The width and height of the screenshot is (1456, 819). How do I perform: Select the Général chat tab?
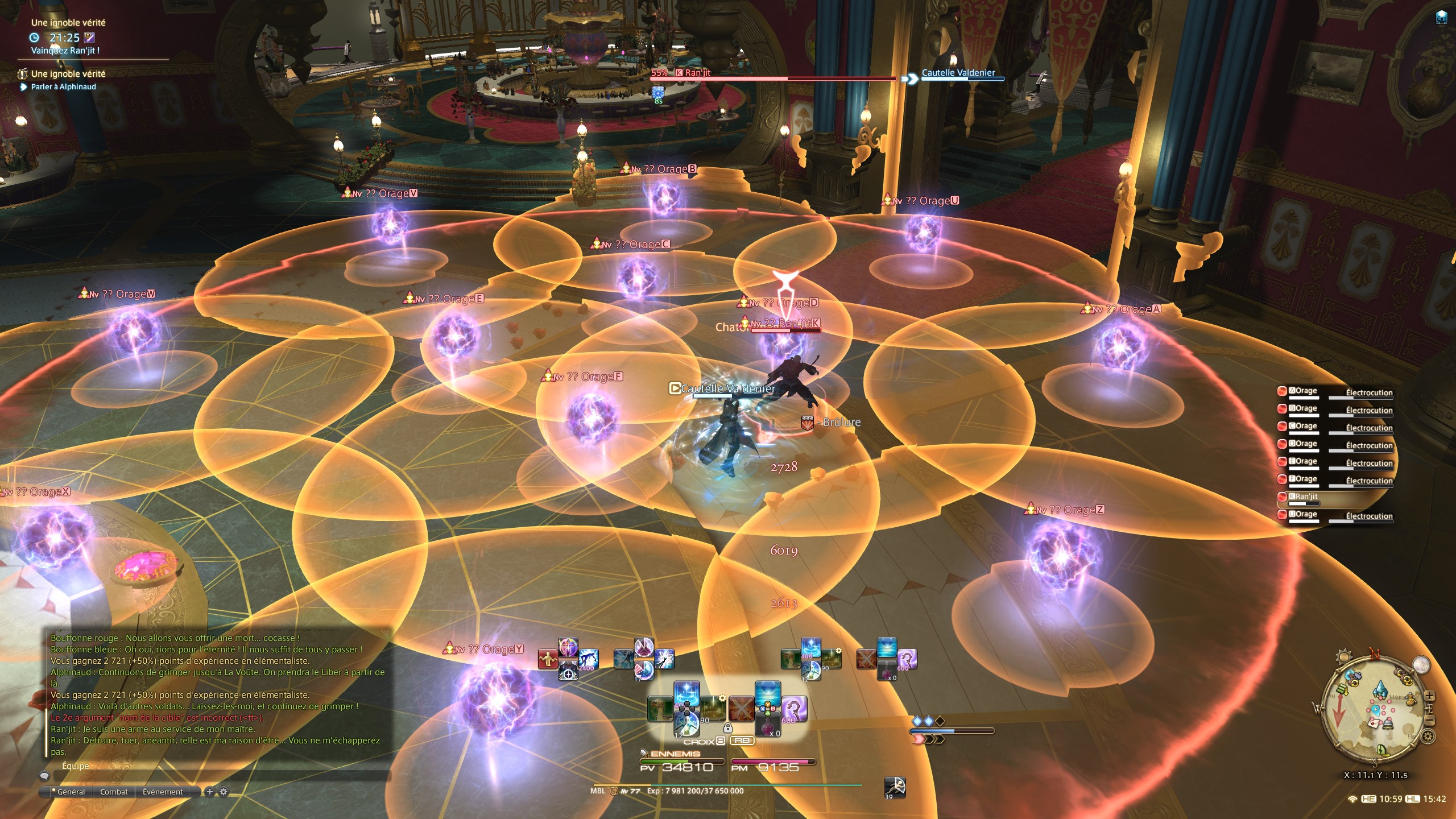click(71, 792)
